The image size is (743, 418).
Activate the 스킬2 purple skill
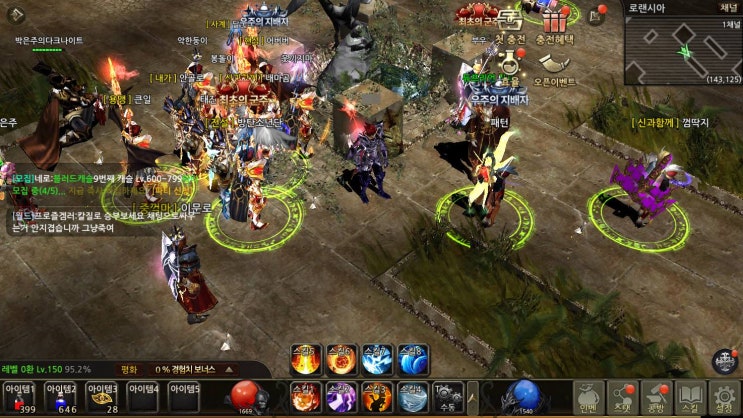pyautogui.click(x=341, y=398)
